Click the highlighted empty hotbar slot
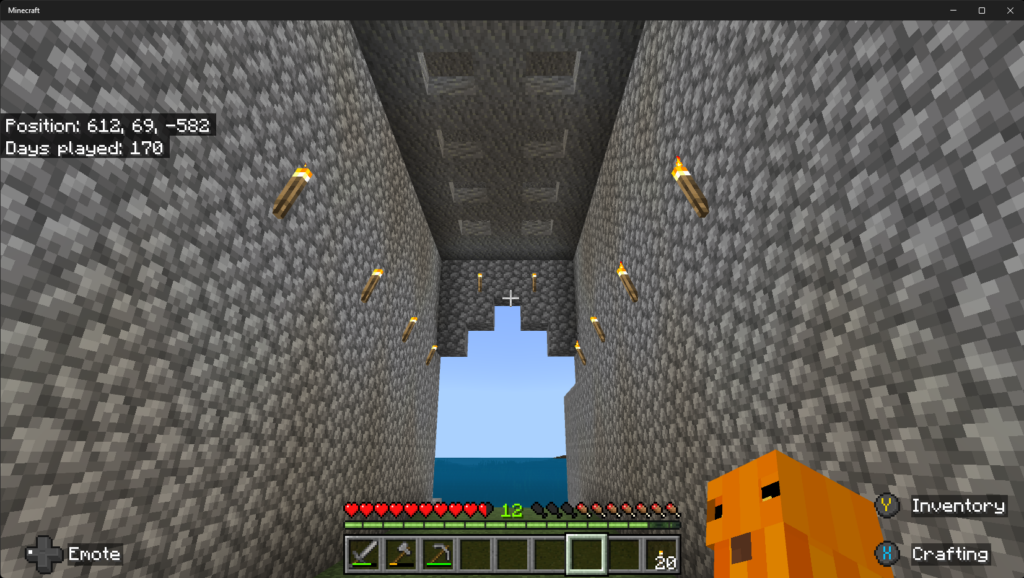This screenshot has height=578, width=1024. click(x=586, y=552)
